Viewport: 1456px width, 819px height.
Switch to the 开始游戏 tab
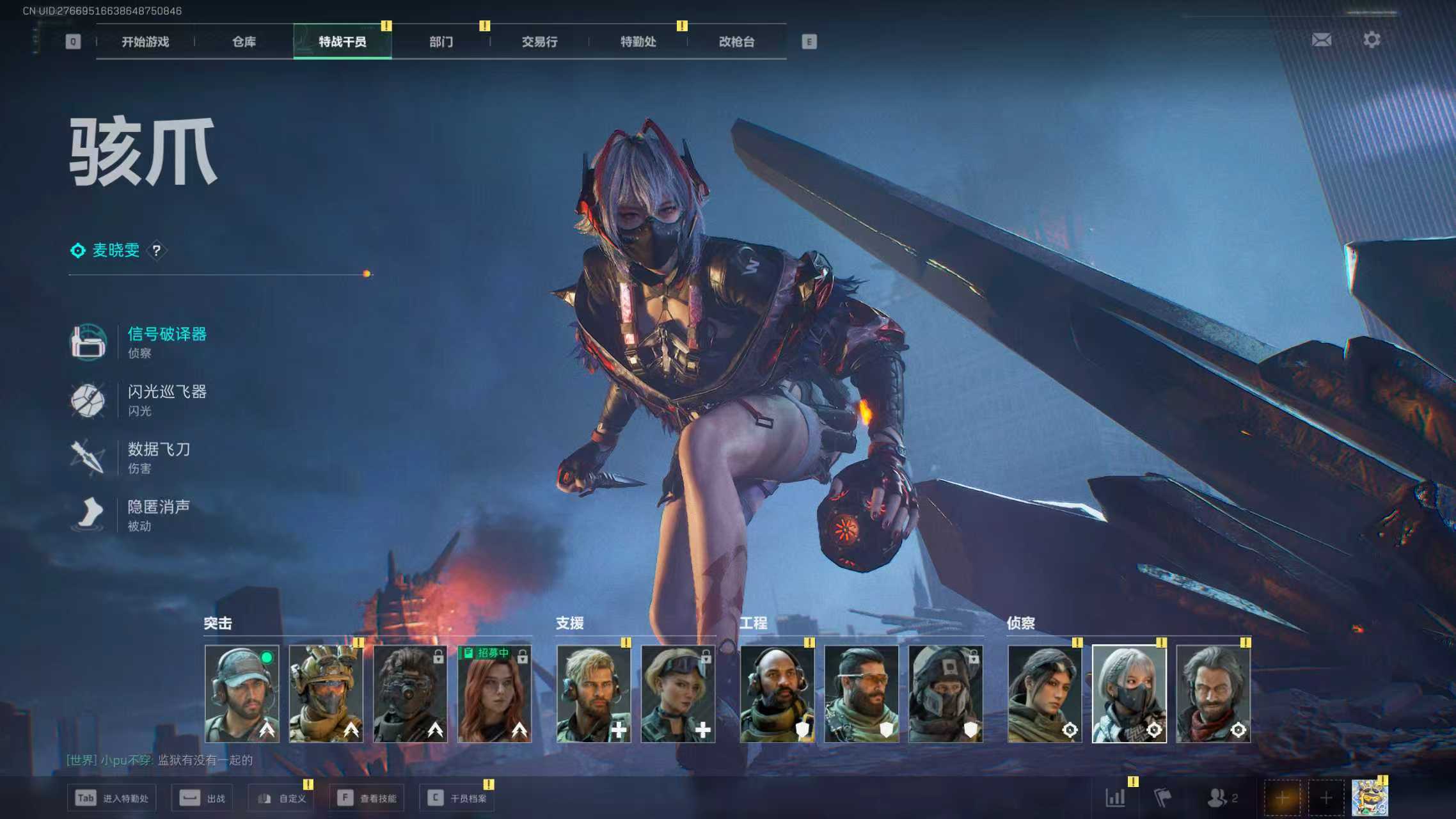(145, 42)
